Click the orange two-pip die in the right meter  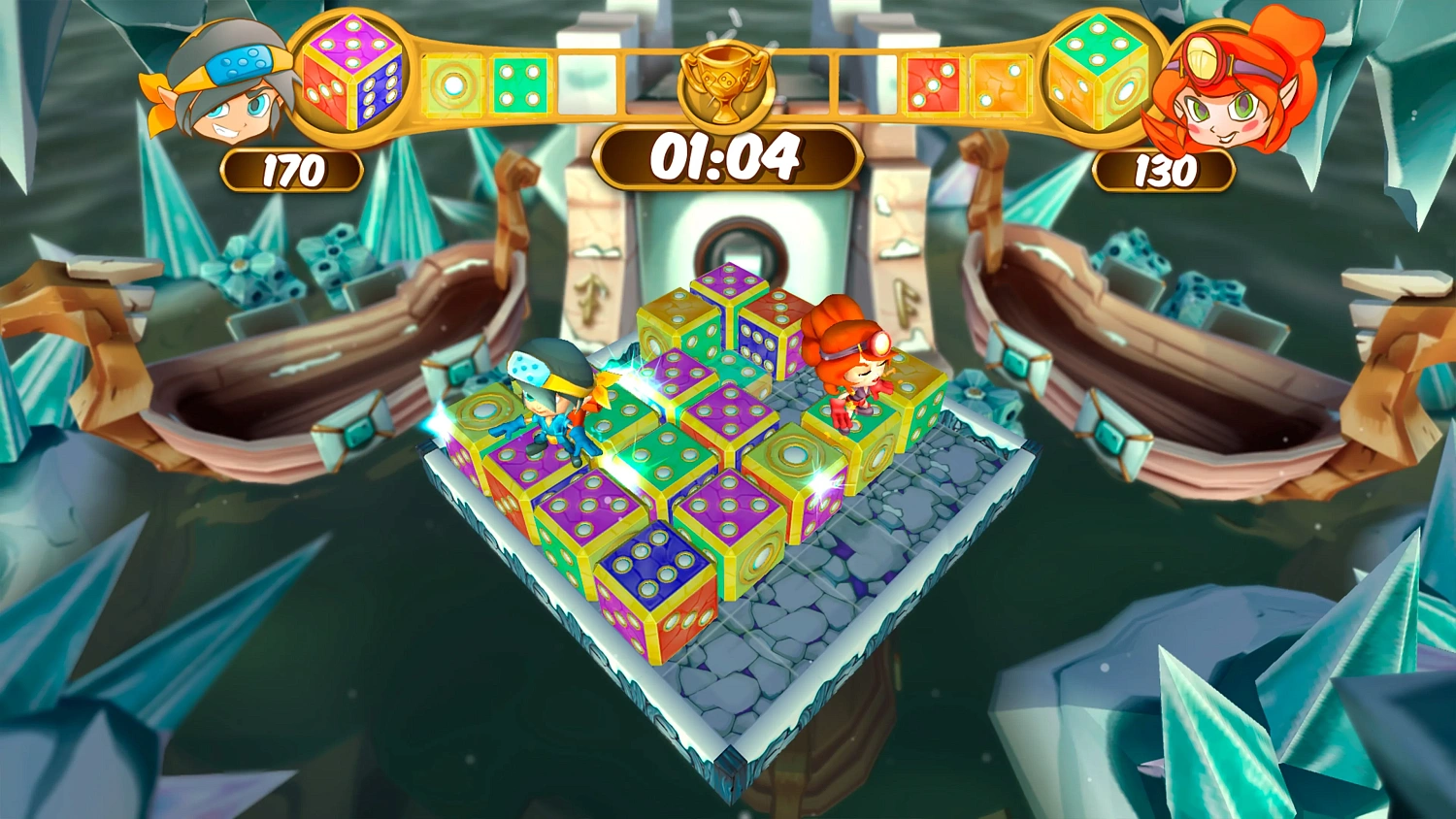coord(1001,82)
